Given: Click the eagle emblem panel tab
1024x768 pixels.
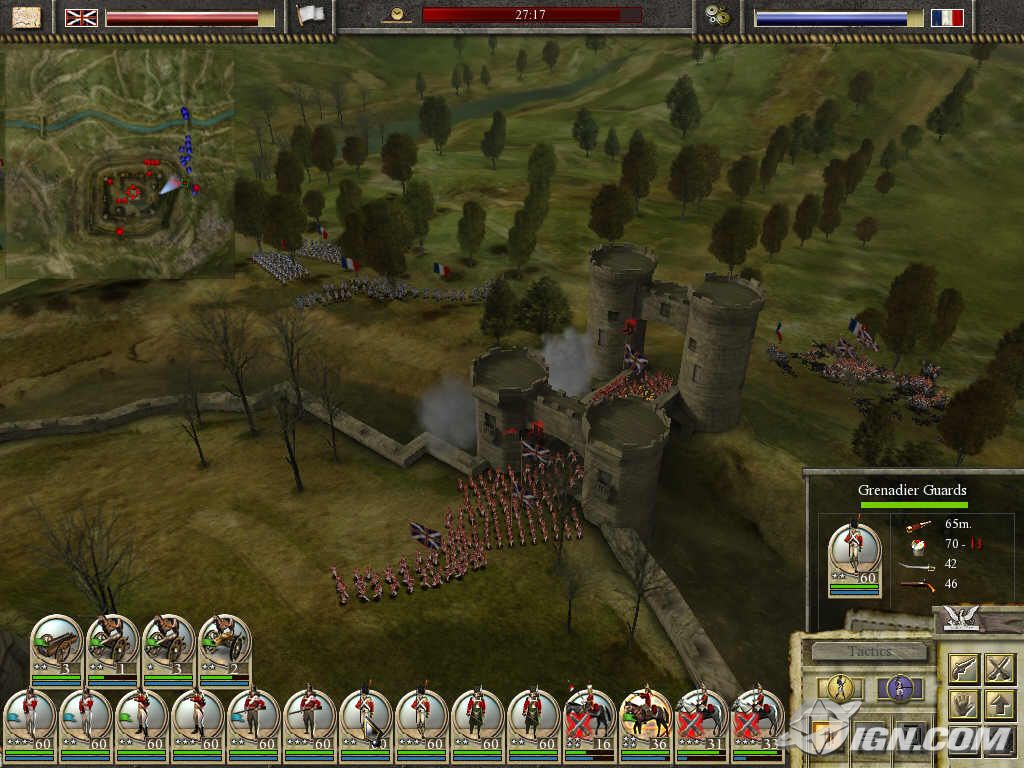Looking at the screenshot, I should pos(964,619).
